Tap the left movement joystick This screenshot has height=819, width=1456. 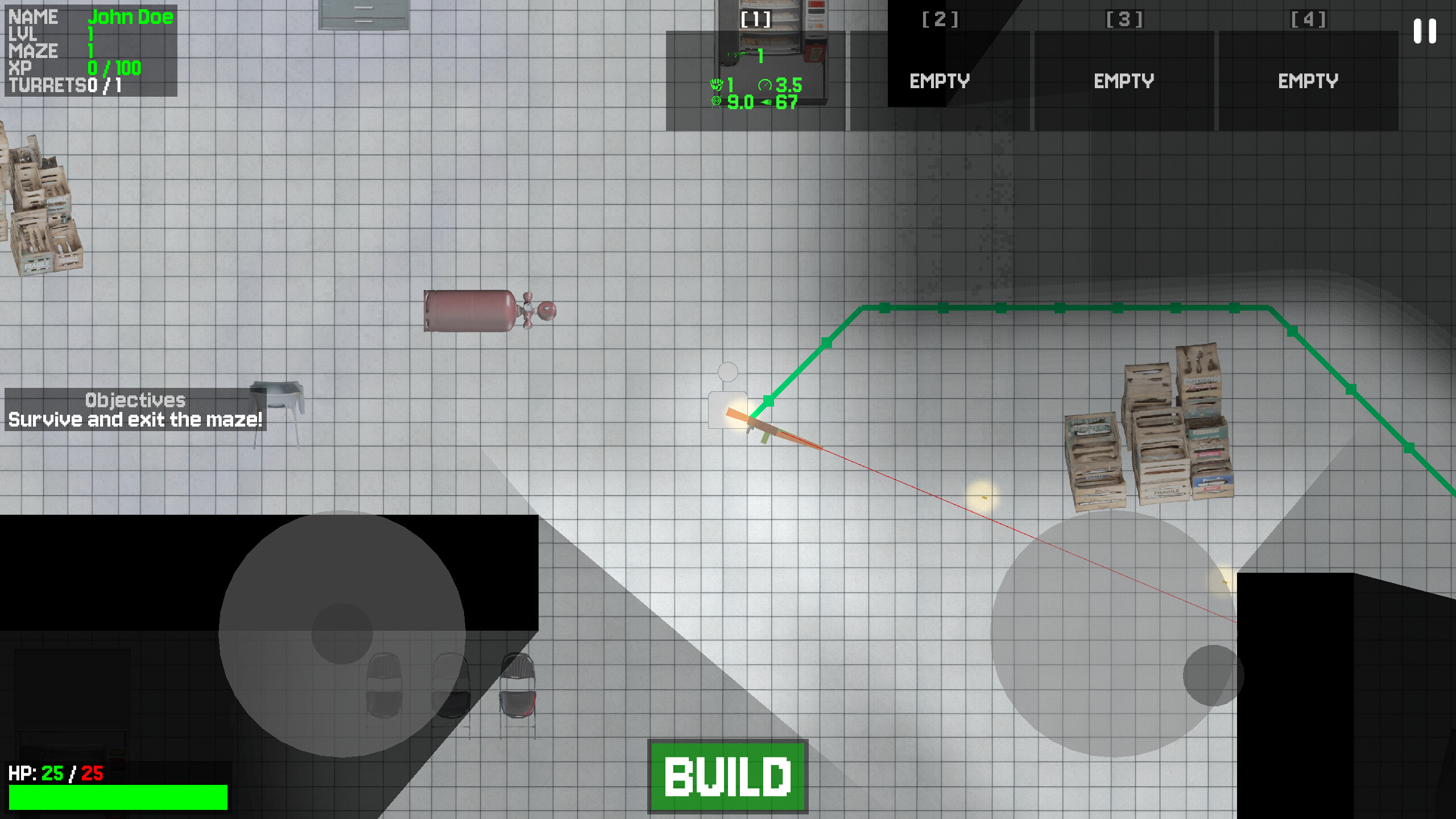coord(341,631)
